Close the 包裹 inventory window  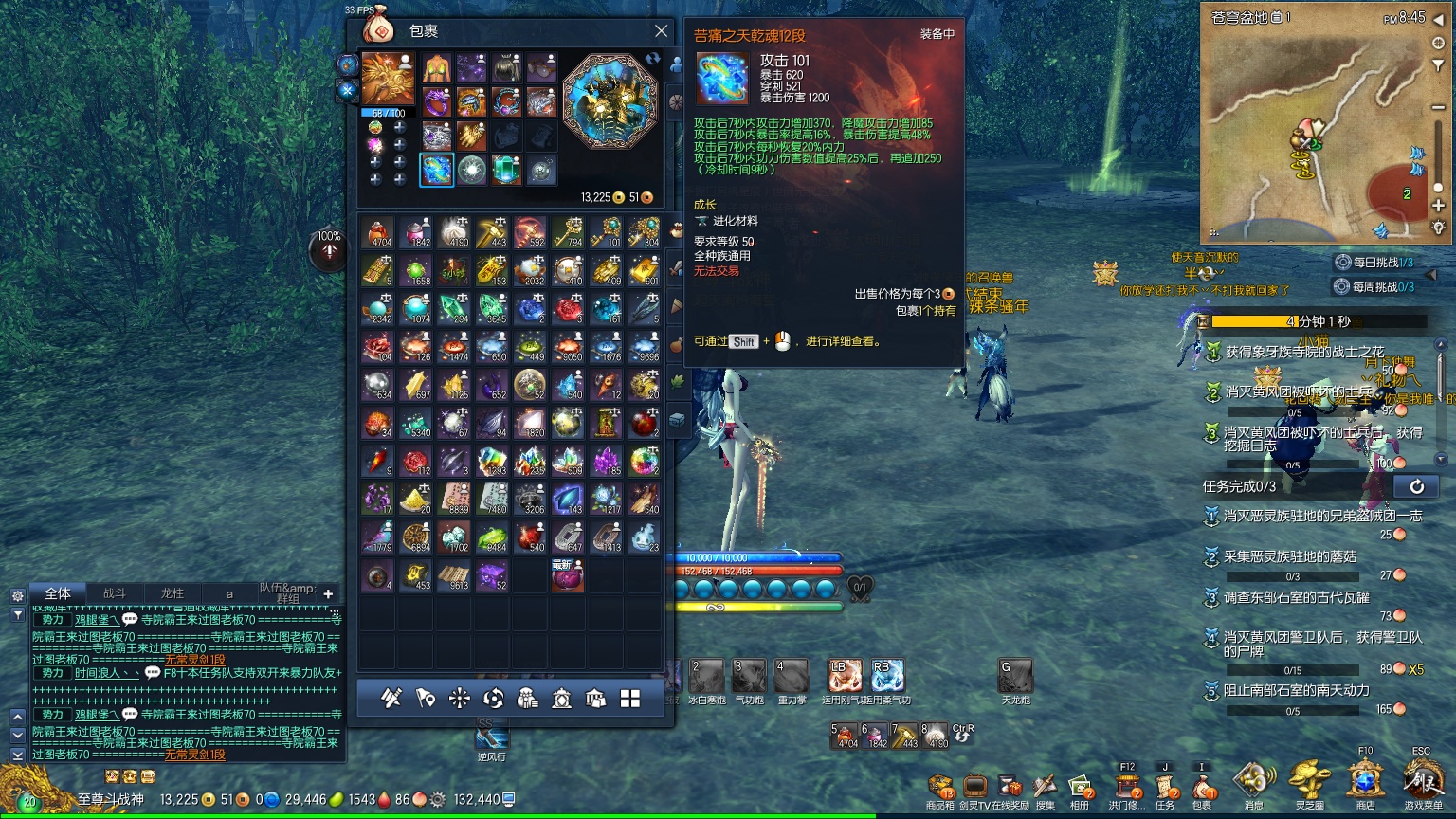(x=661, y=31)
